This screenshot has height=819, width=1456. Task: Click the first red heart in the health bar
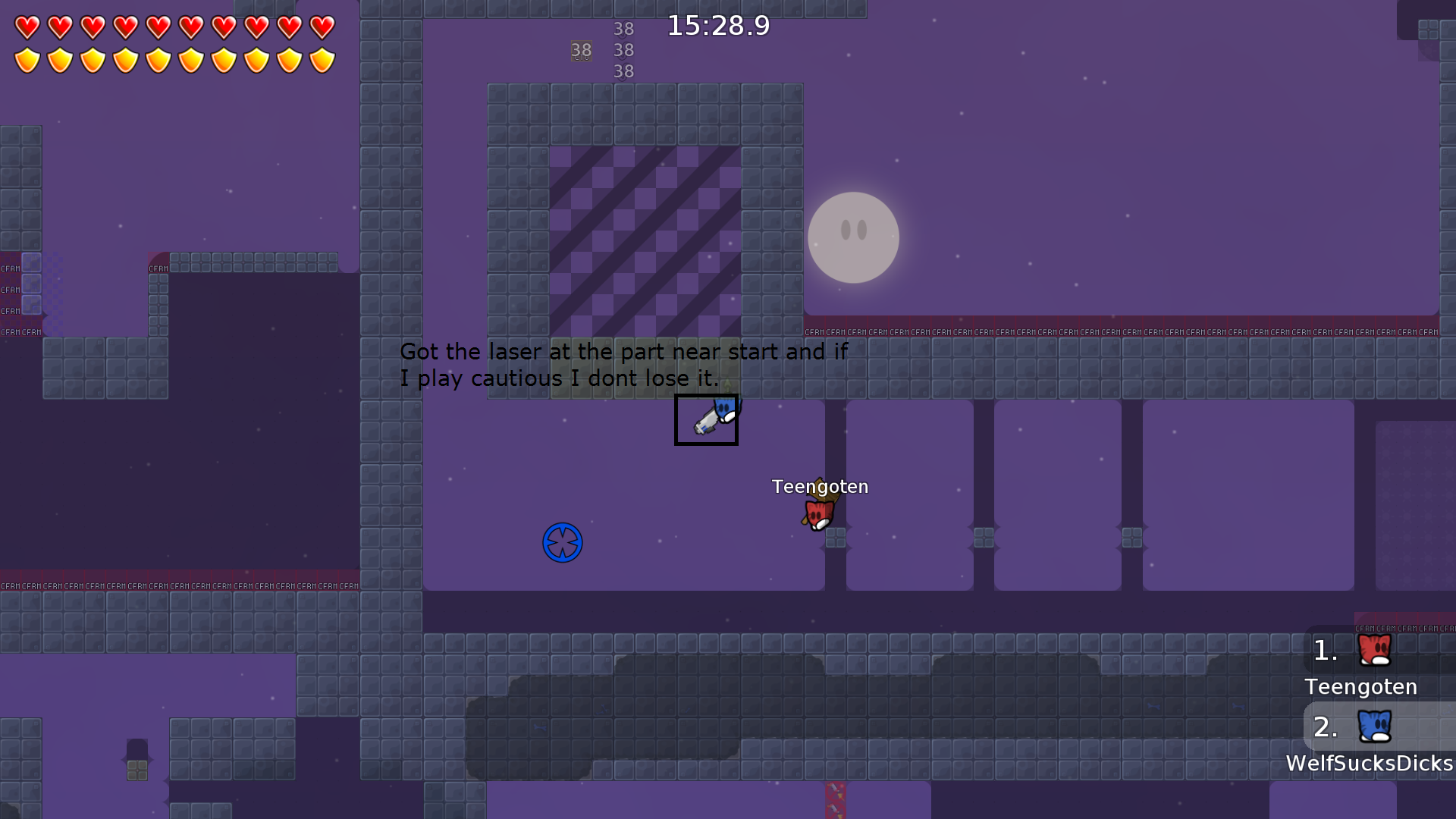(x=27, y=25)
